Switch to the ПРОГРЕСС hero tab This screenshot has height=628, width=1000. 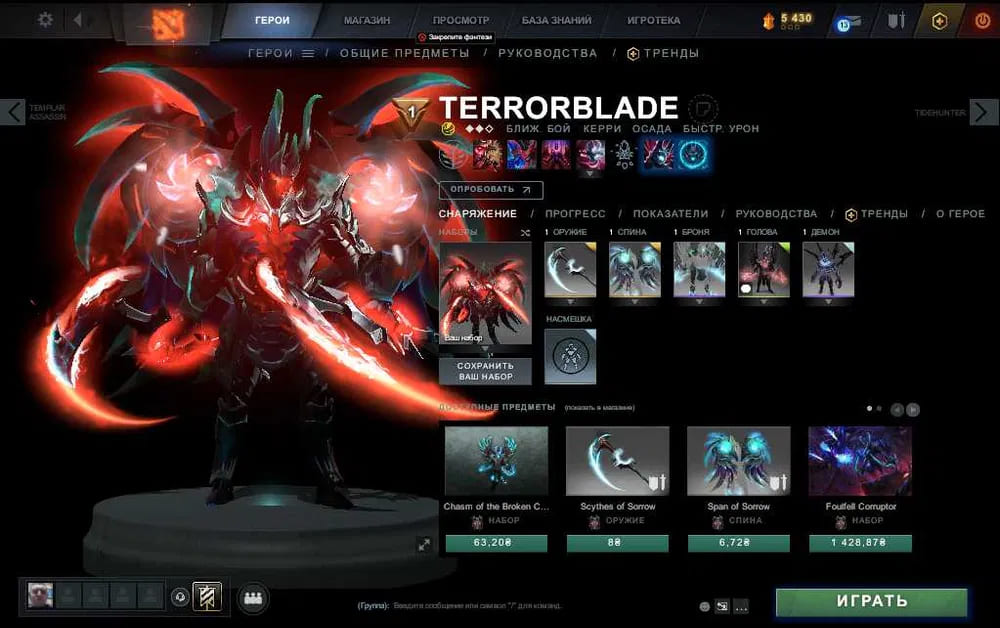pos(574,214)
